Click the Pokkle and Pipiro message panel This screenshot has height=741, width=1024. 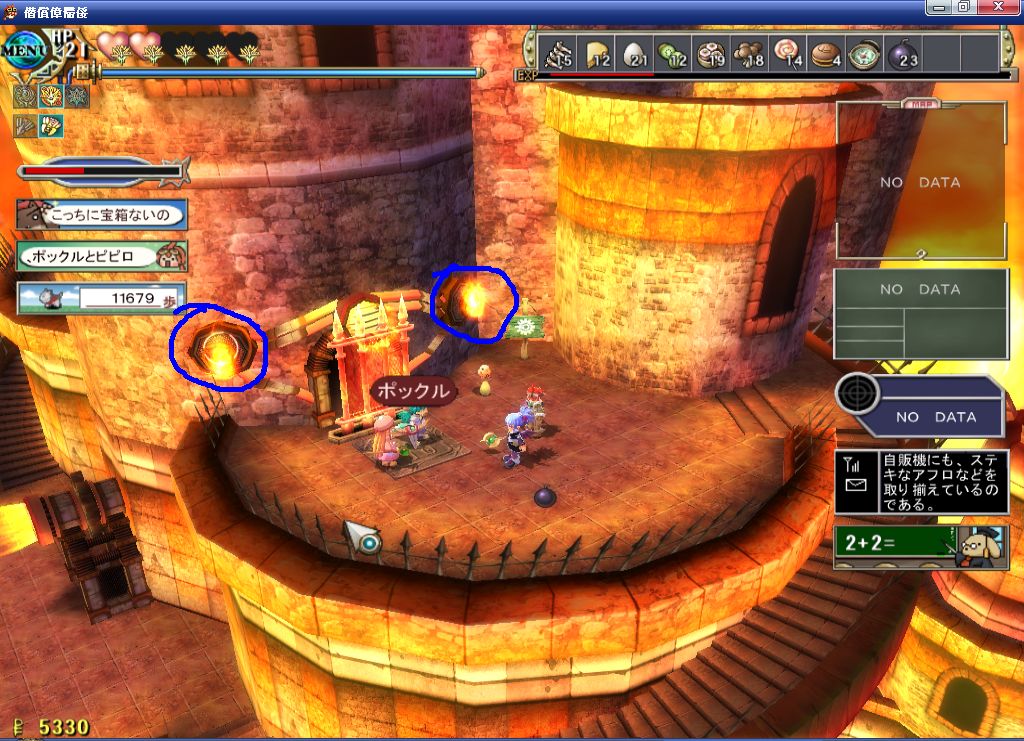pyautogui.click(x=102, y=256)
